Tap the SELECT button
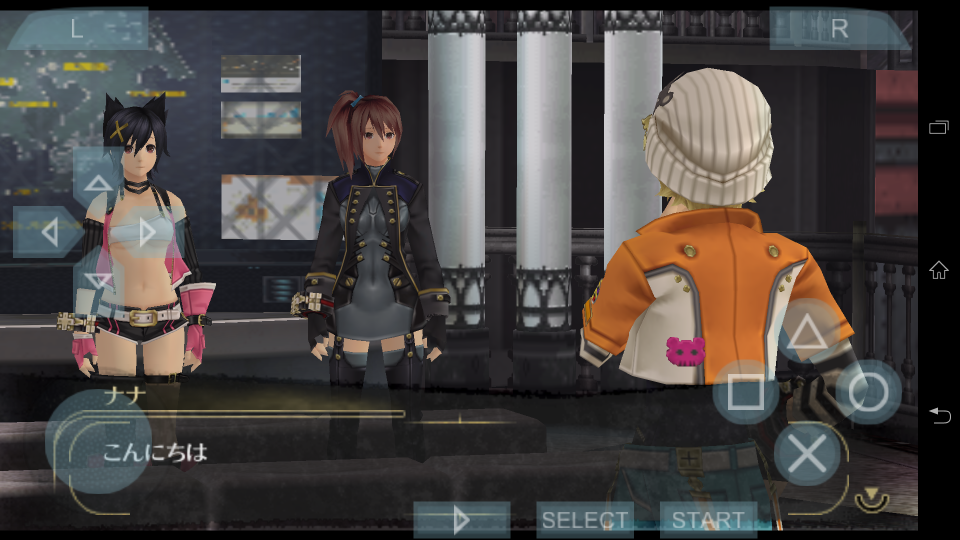 [585, 520]
